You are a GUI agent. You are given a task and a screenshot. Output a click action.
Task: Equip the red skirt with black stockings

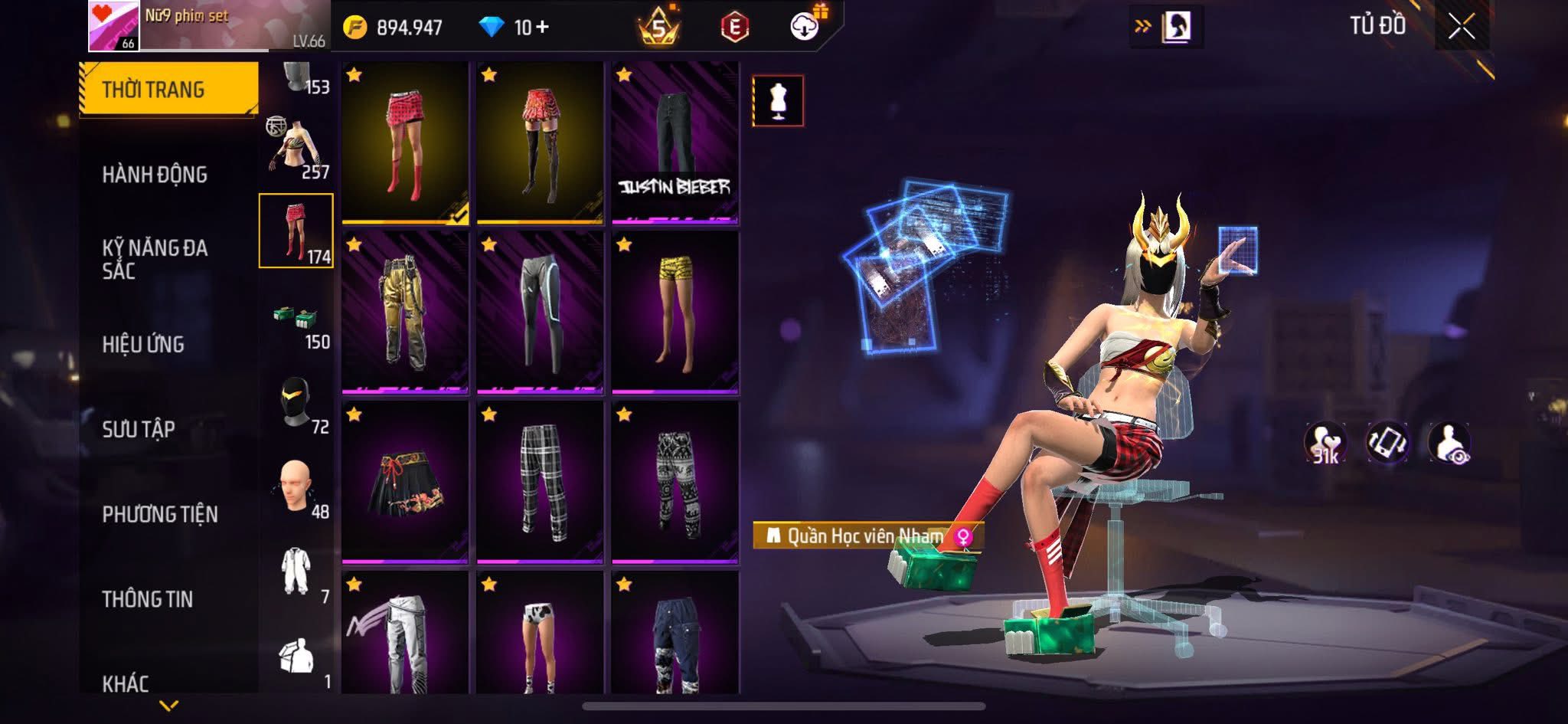(x=540, y=143)
